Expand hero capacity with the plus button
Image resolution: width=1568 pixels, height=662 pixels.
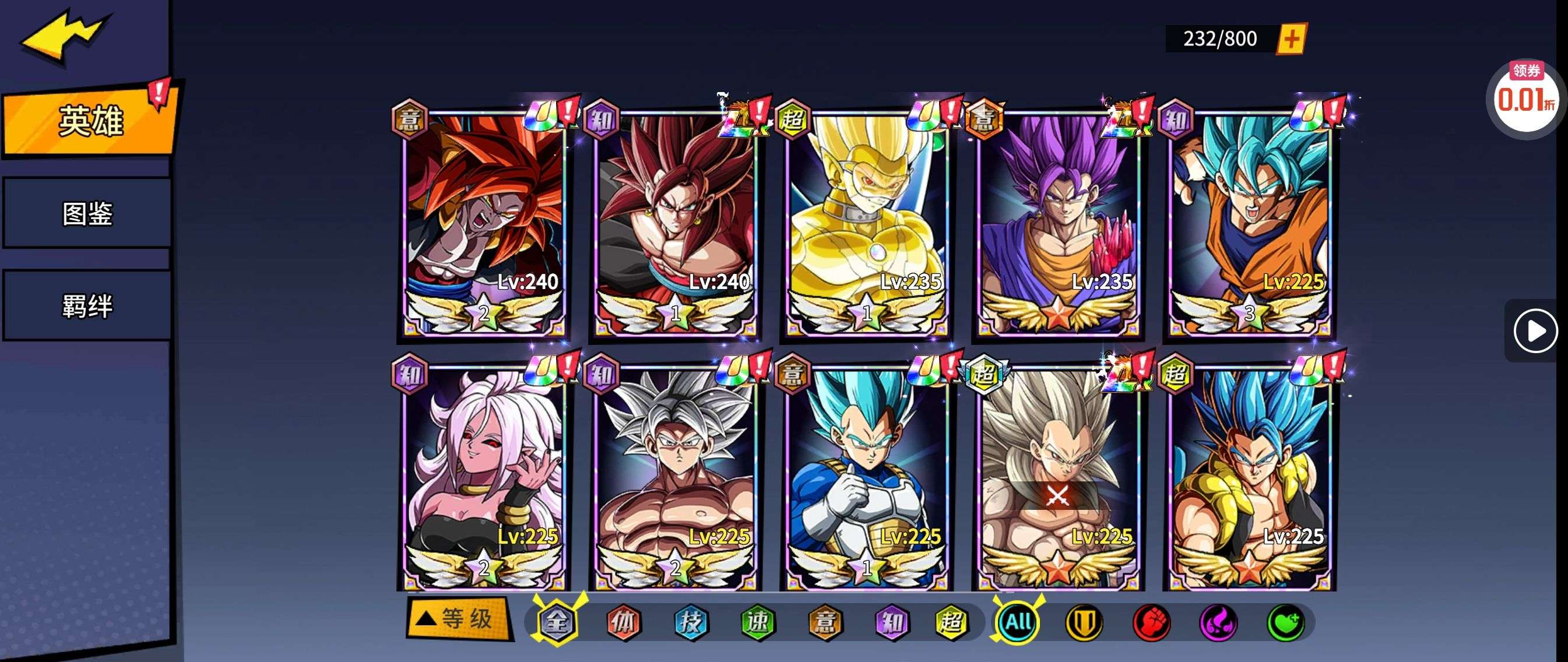point(1291,40)
